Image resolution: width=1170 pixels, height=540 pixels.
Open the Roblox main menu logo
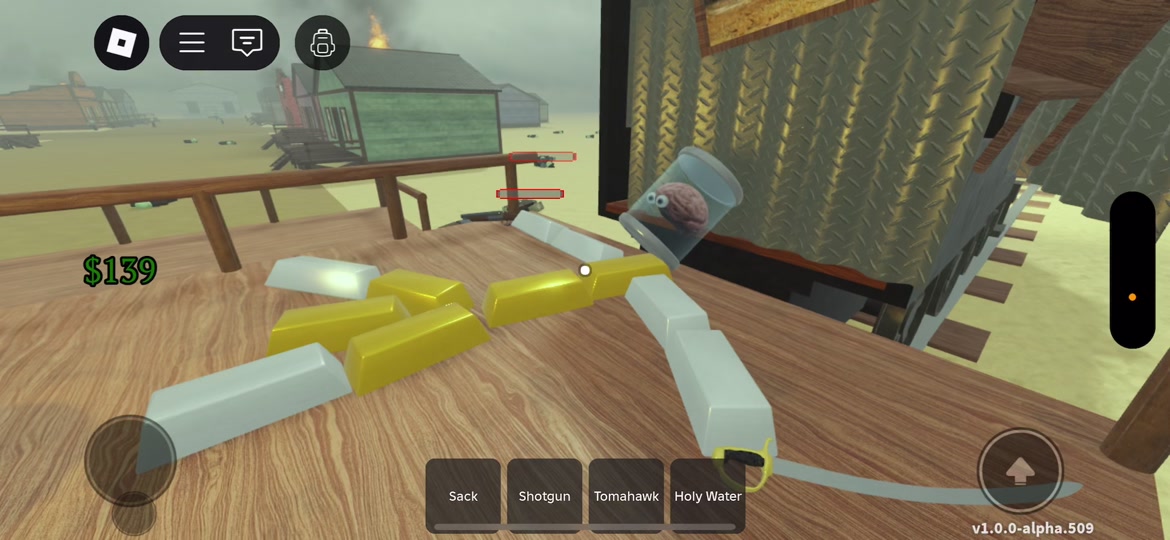122,43
